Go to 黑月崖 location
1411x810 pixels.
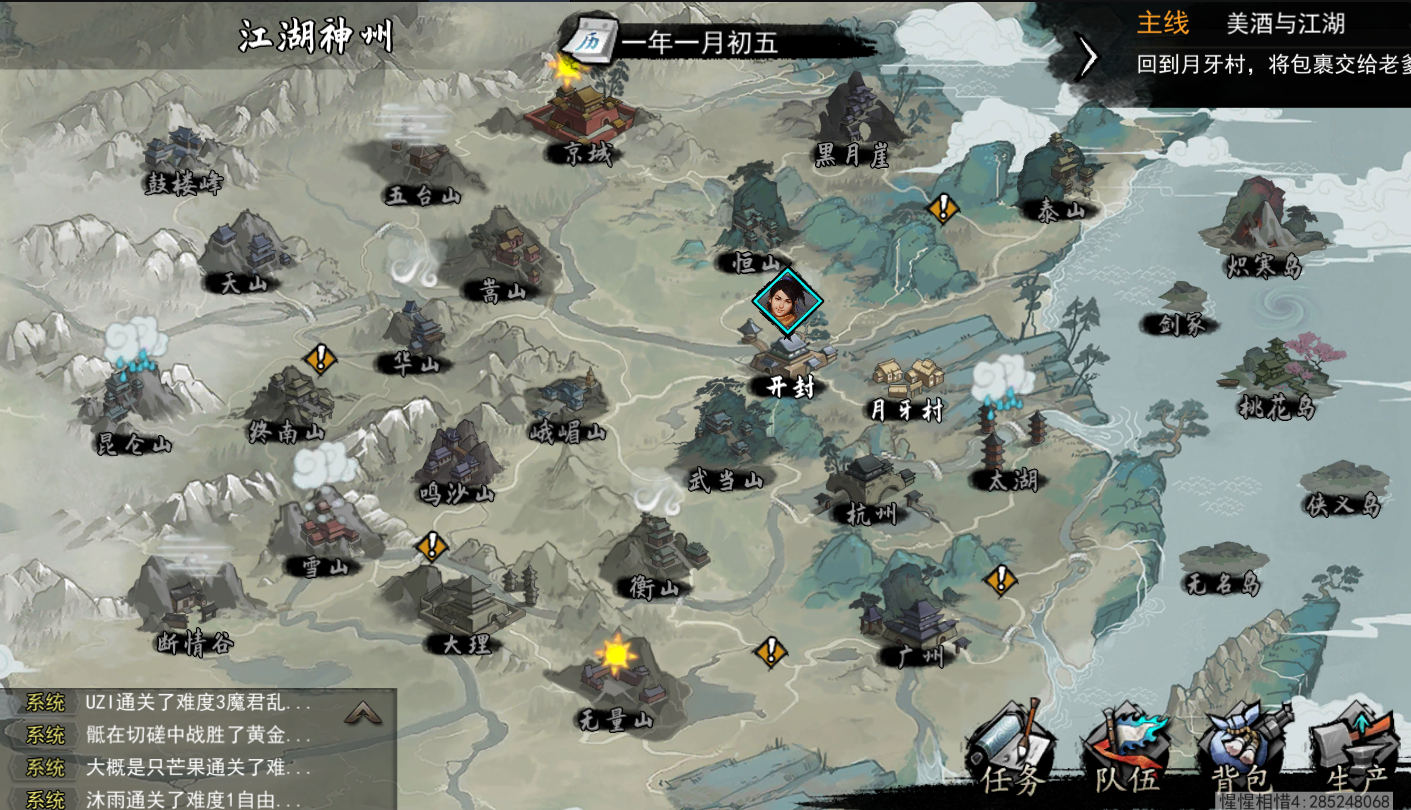point(851,122)
